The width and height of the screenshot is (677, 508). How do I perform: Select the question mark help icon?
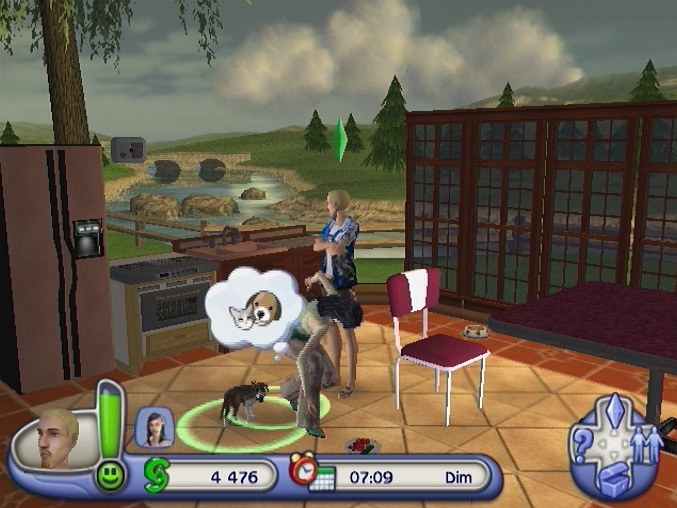[583, 449]
